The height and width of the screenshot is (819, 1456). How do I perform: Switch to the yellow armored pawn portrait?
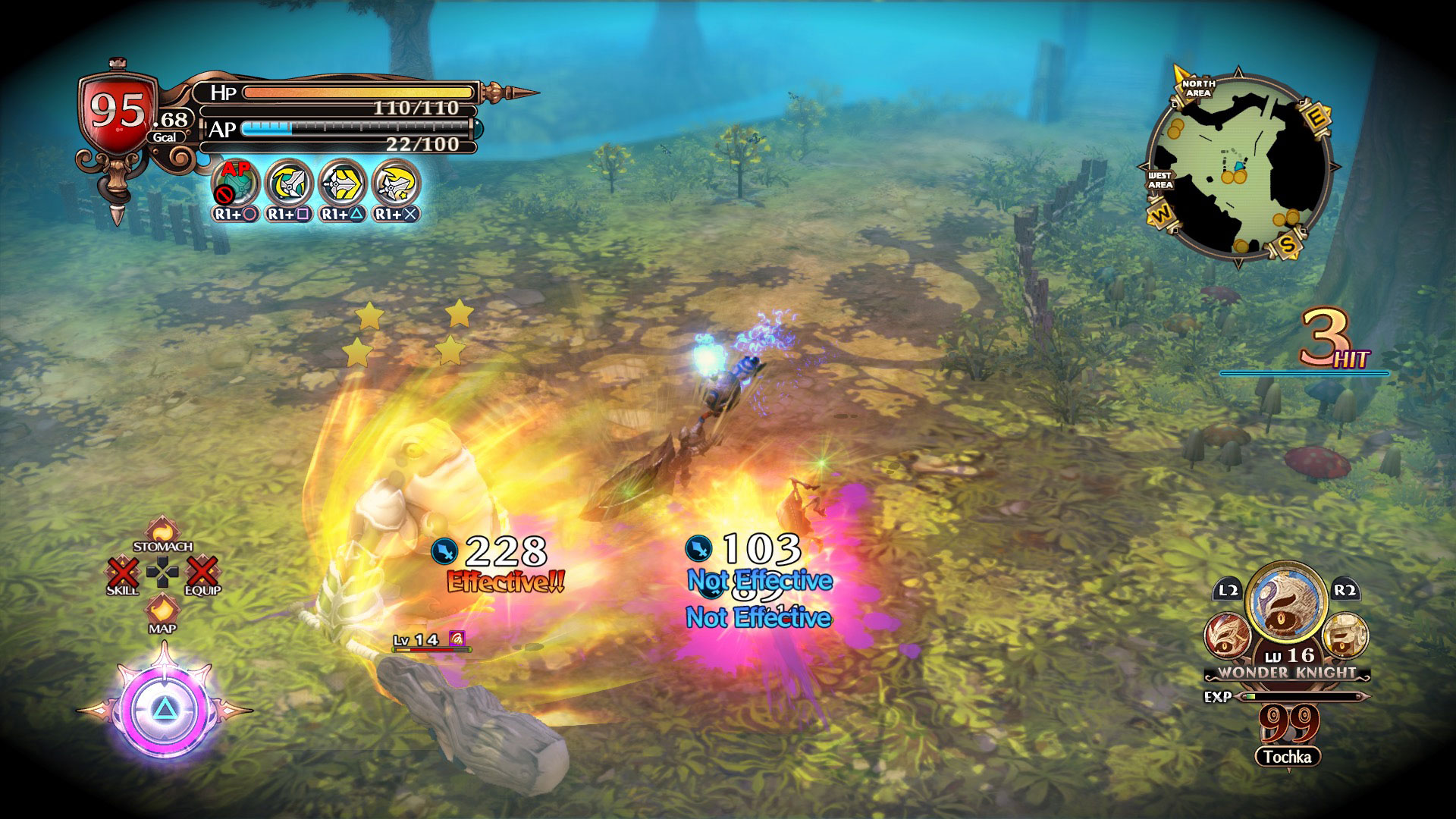[1345, 634]
